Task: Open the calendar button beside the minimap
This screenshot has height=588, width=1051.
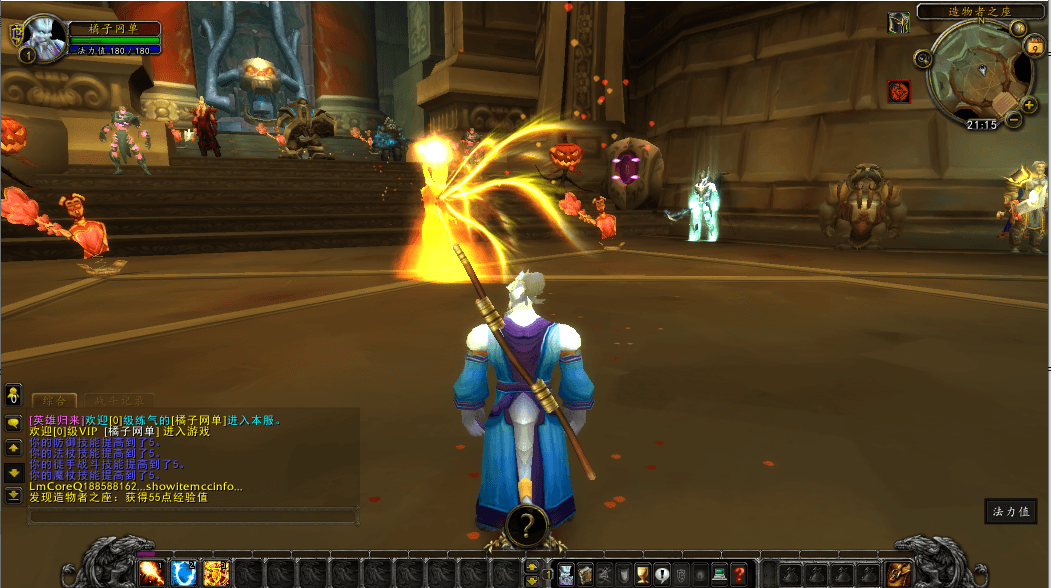Action: [x=1033, y=46]
